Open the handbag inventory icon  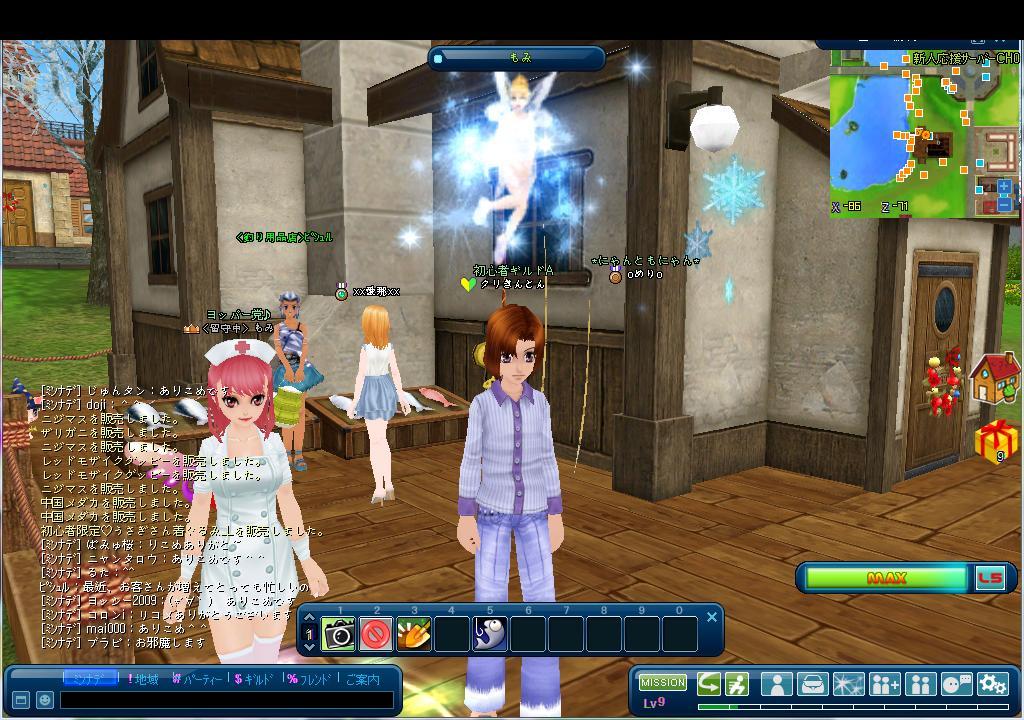[x=813, y=684]
